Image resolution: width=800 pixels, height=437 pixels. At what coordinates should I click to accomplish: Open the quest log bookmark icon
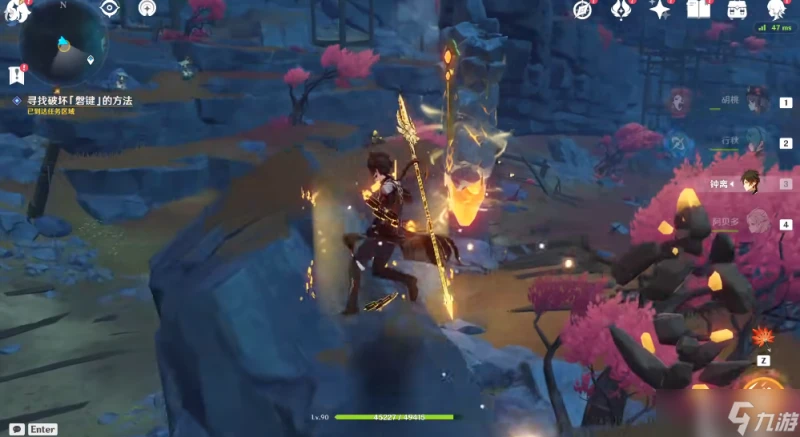15,75
